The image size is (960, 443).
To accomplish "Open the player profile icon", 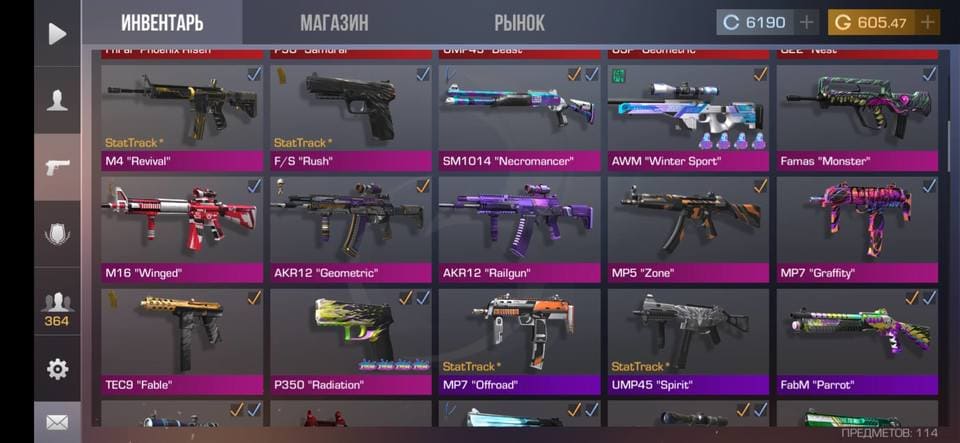I will (x=57, y=100).
